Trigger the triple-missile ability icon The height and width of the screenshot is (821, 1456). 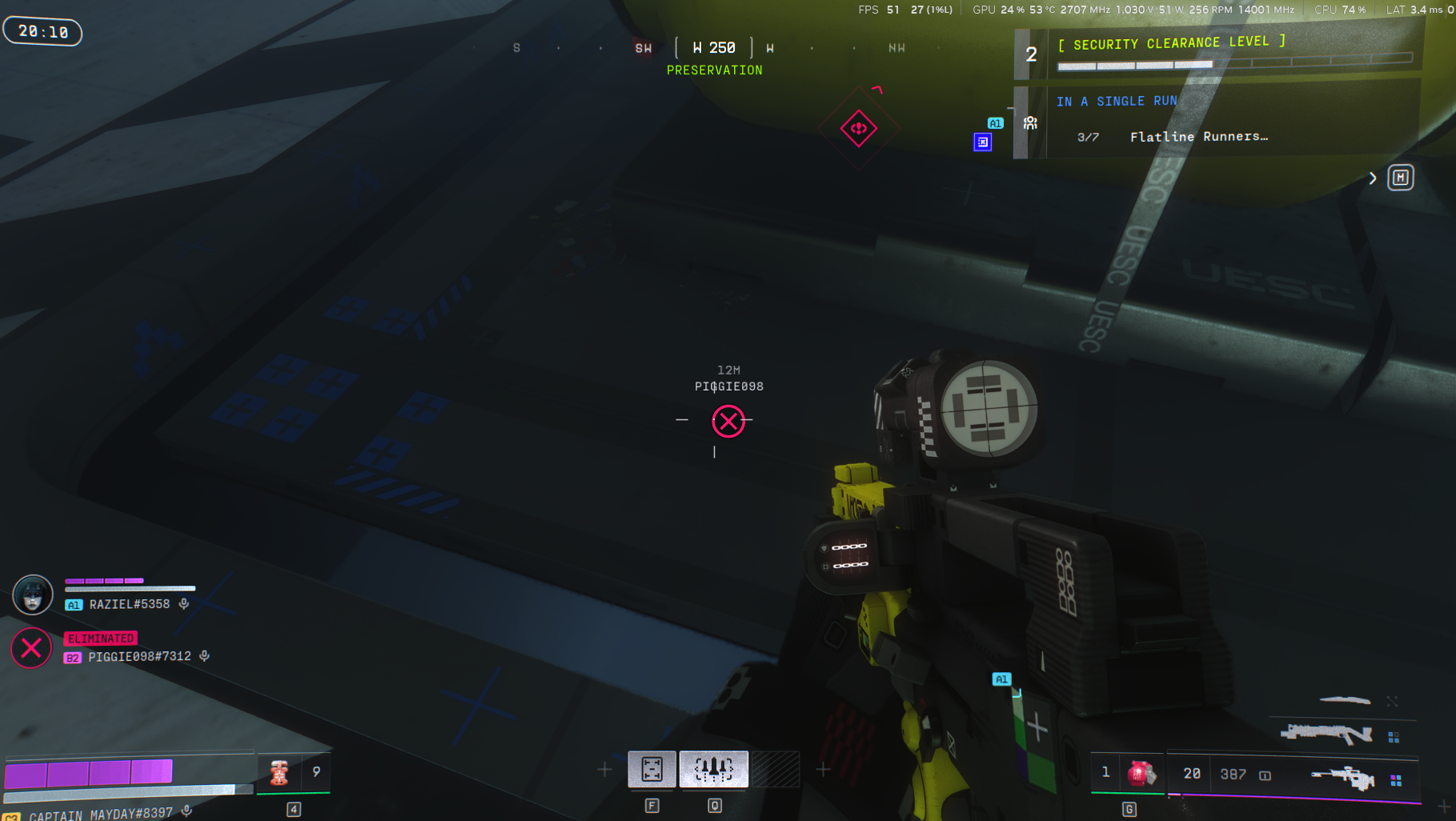[x=713, y=770]
